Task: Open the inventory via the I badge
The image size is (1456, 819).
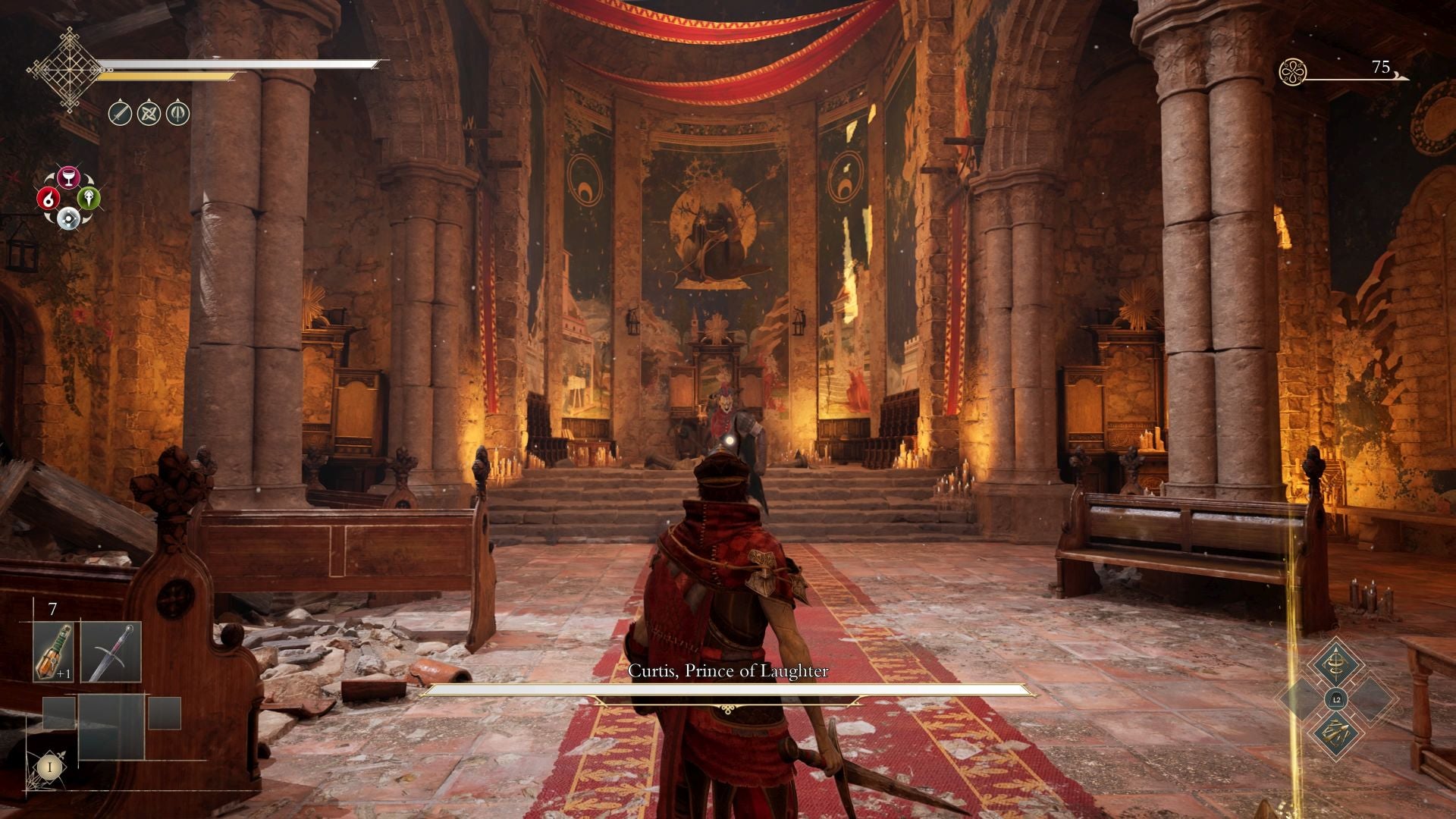Action: tap(50, 766)
